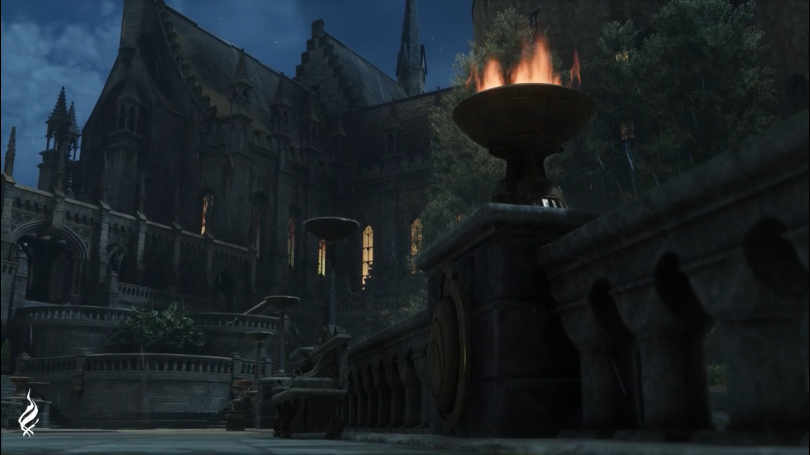Click the white flame logo watermark
The height and width of the screenshot is (455, 810).
pyautogui.click(x=28, y=414)
